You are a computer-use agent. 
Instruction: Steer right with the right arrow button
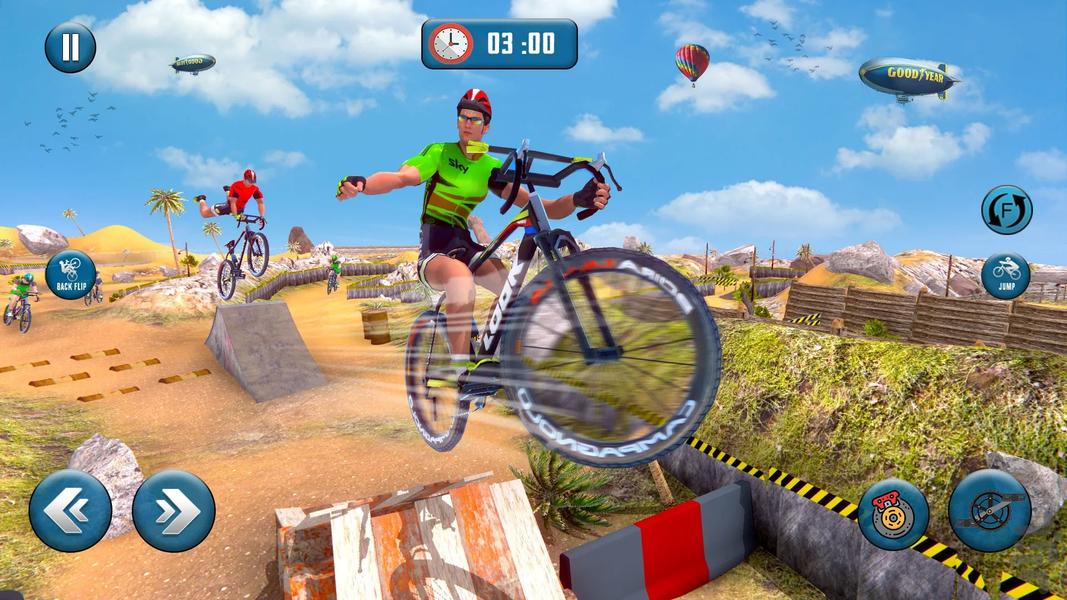tap(174, 511)
